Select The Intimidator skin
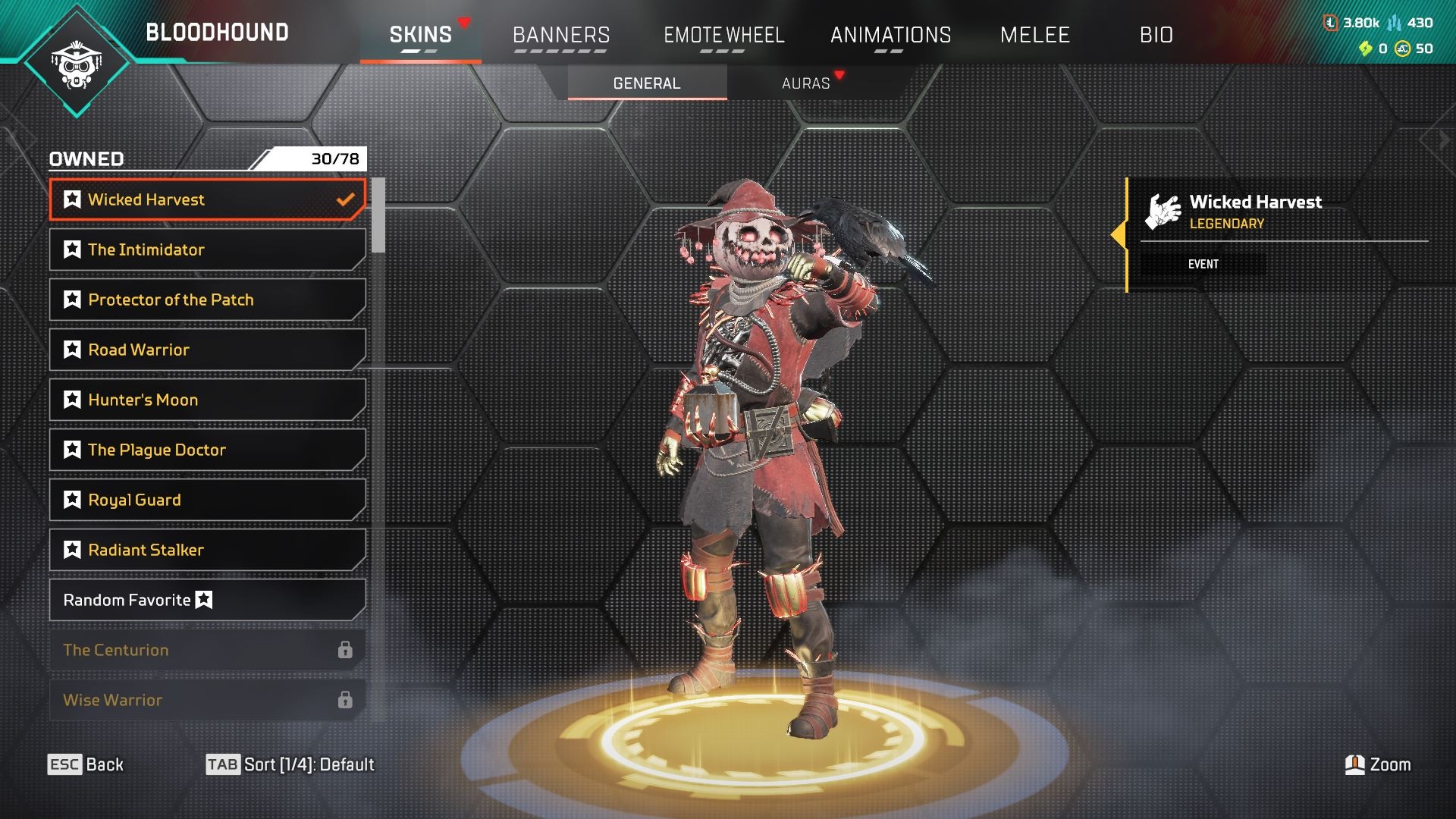This screenshot has height=819, width=1456. tap(207, 249)
